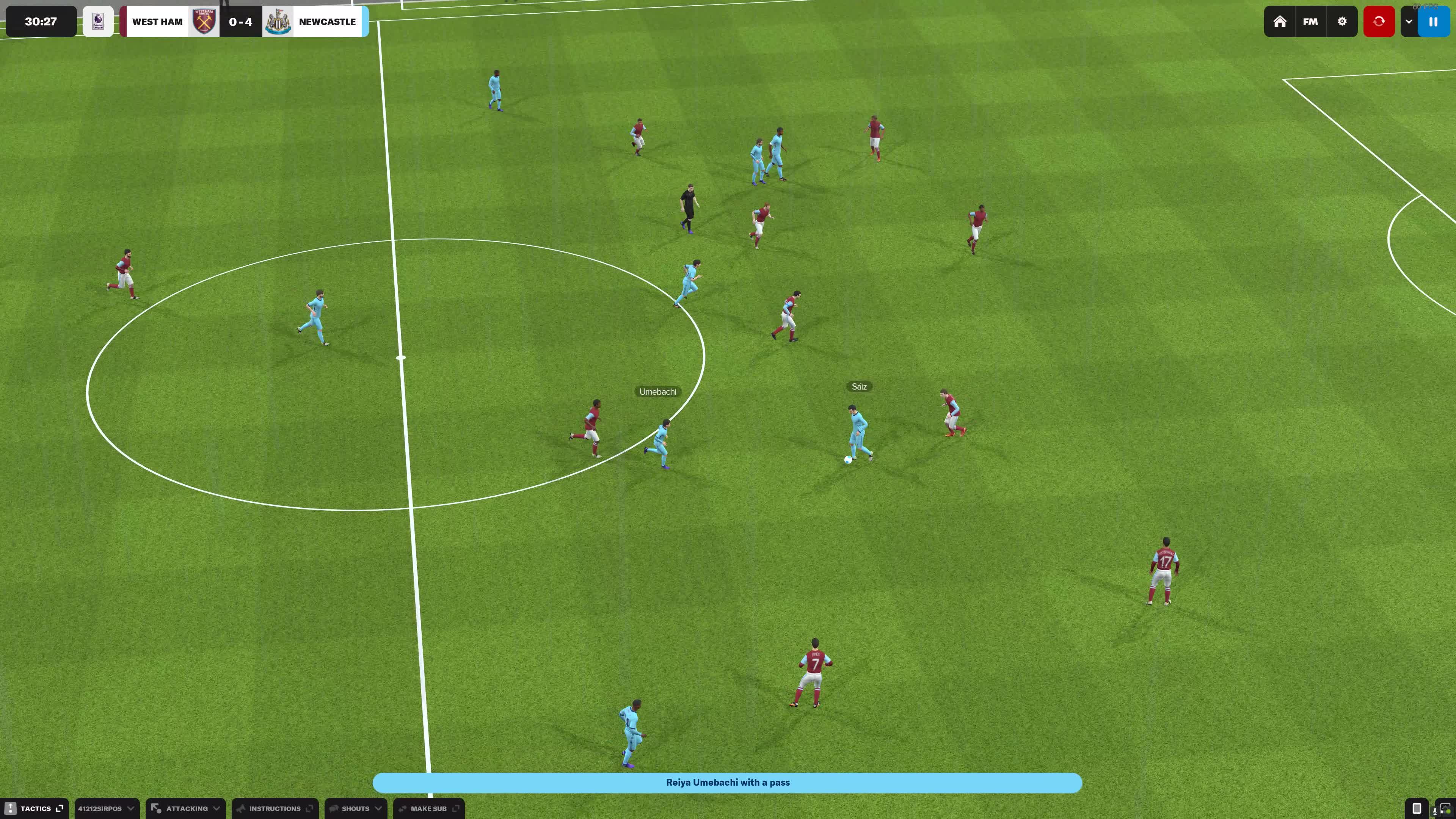The image size is (1456, 819).
Task: Open match settings with the gear icon
Action: pyautogui.click(x=1342, y=22)
